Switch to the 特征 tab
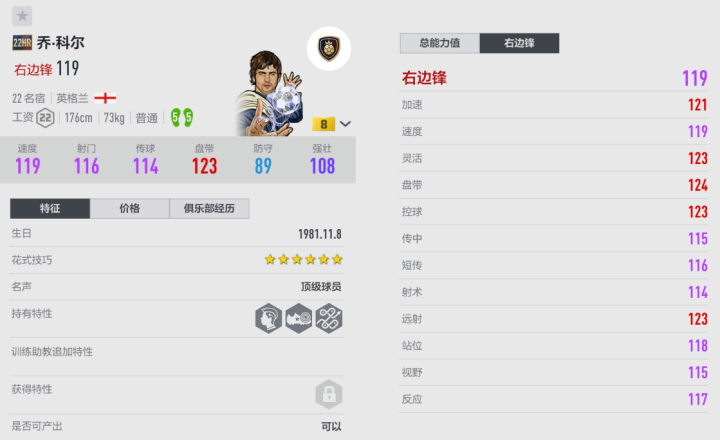The height and width of the screenshot is (440, 720). click(50, 209)
